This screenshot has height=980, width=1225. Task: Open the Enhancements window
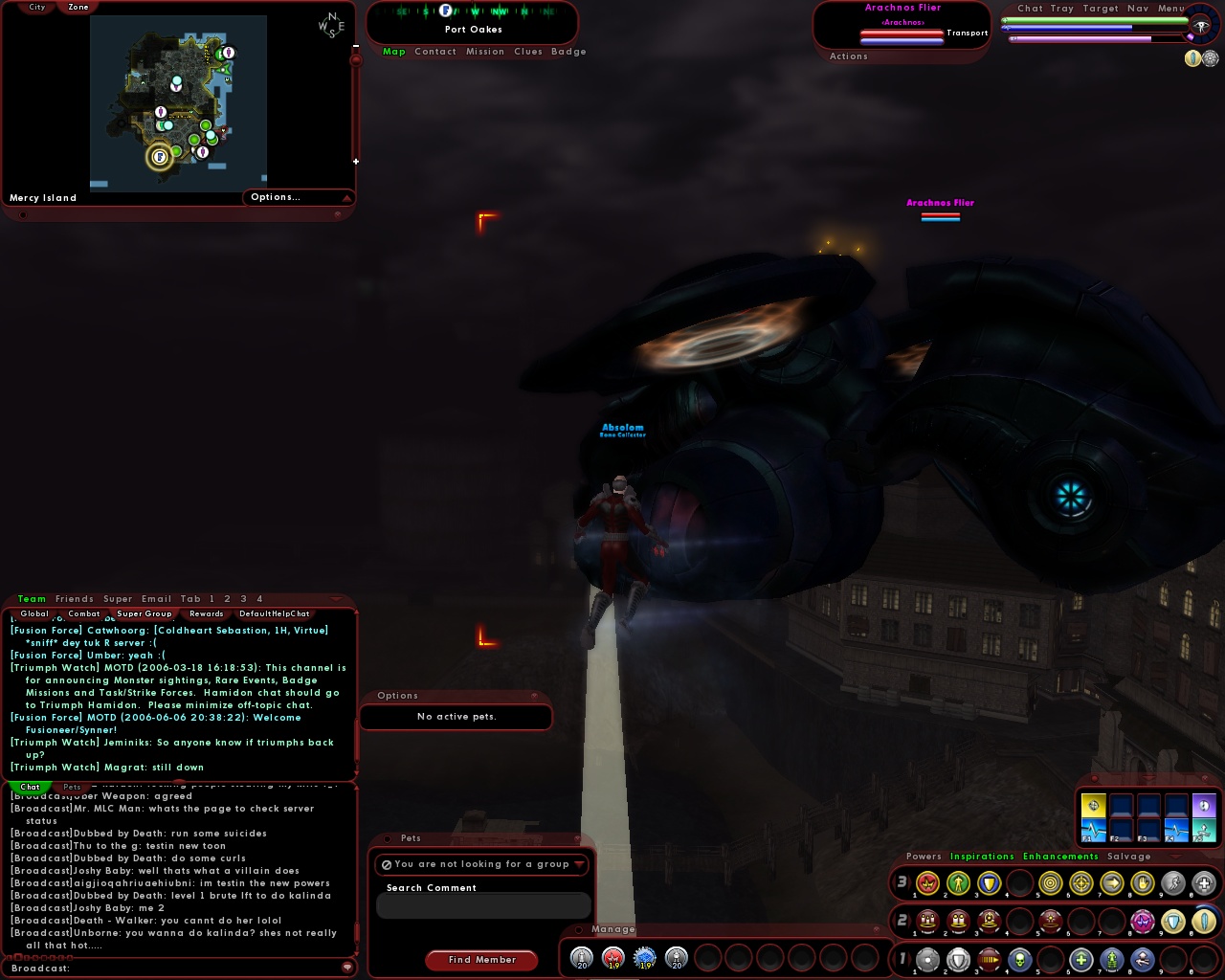1060,857
